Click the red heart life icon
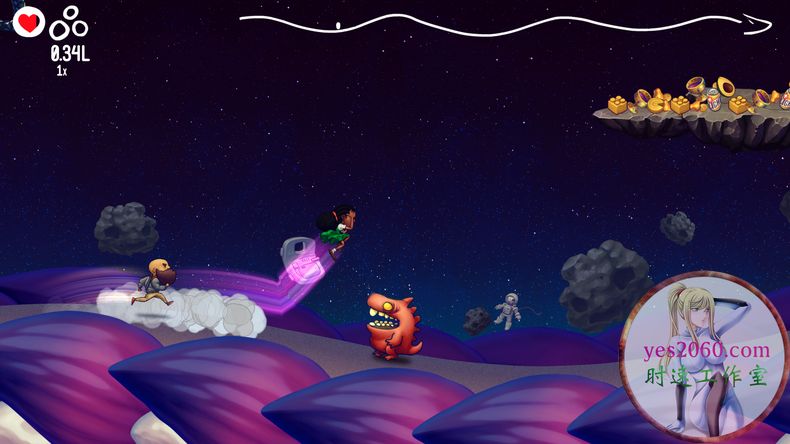 [x=28, y=20]
